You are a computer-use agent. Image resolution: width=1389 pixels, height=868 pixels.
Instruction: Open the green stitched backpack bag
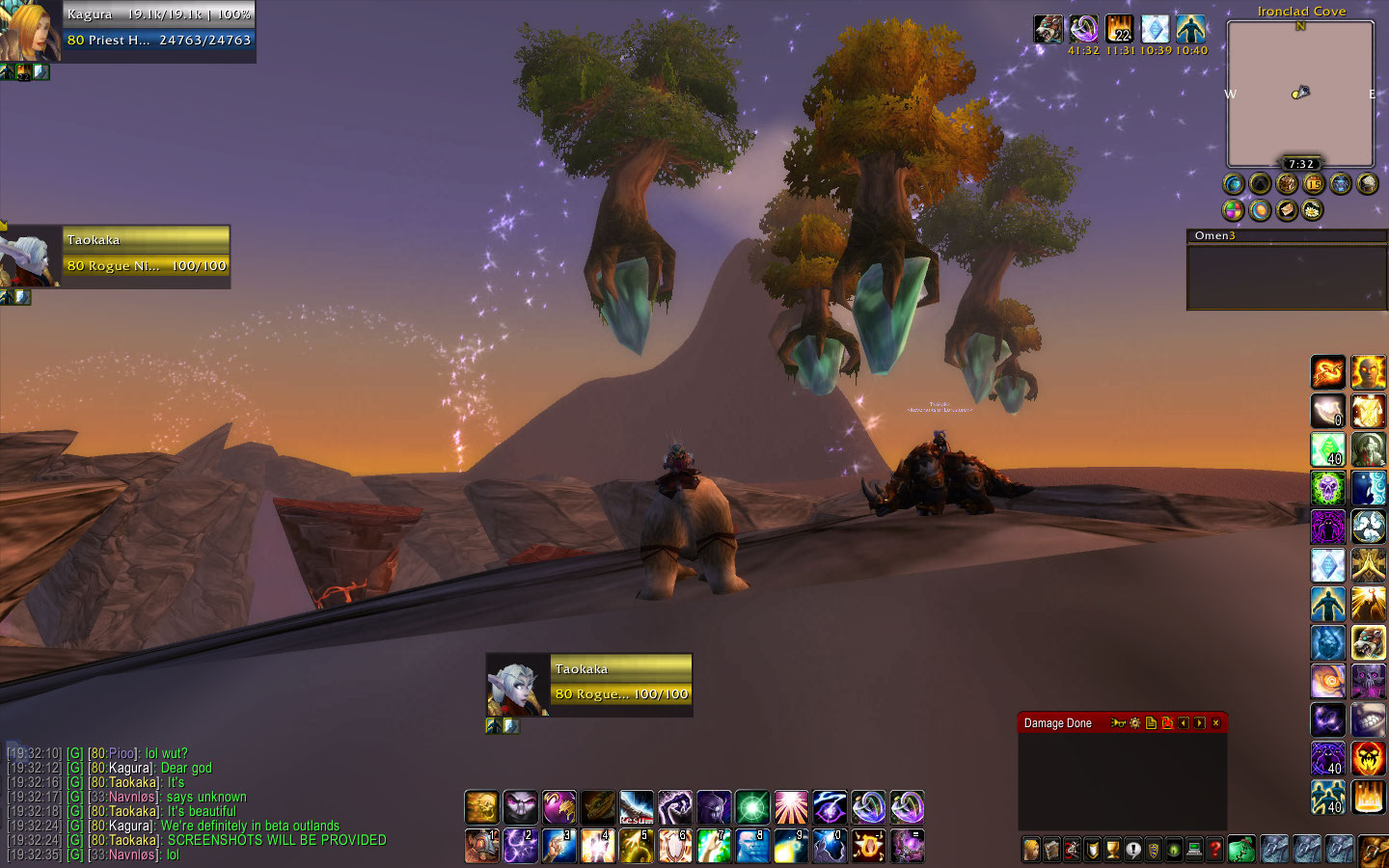1240,850
